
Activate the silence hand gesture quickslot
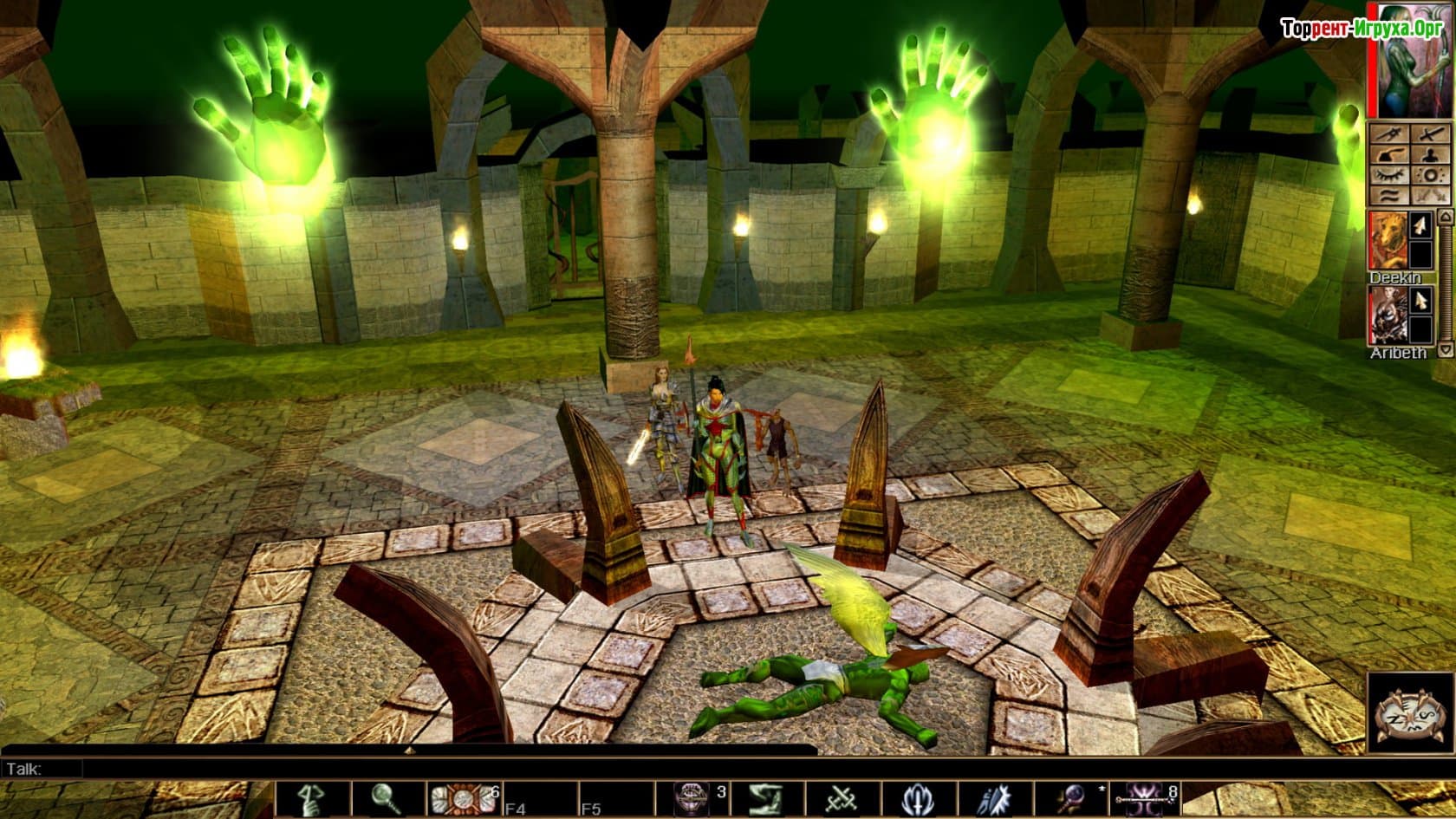click(x=313, y=799)
